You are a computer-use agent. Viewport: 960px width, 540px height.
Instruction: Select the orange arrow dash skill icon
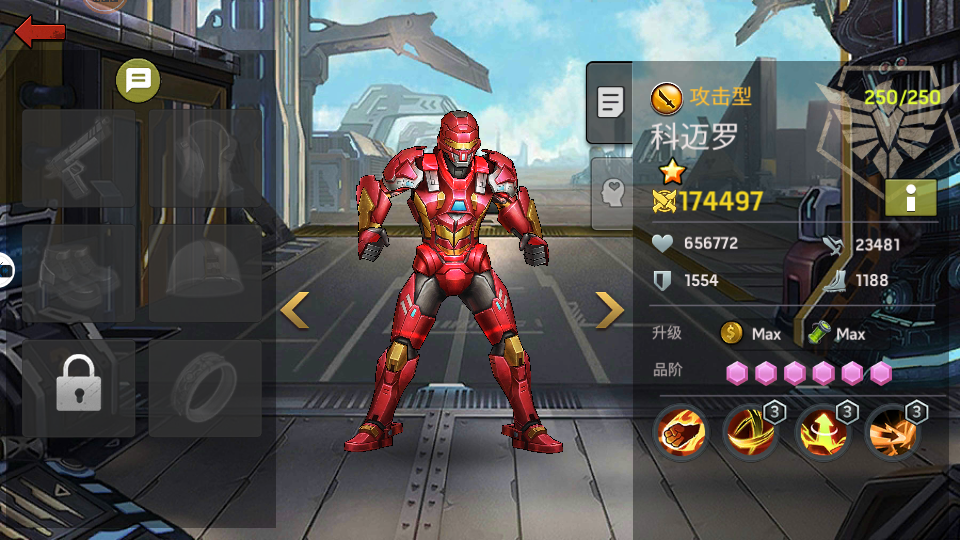[x=892, y=433]
